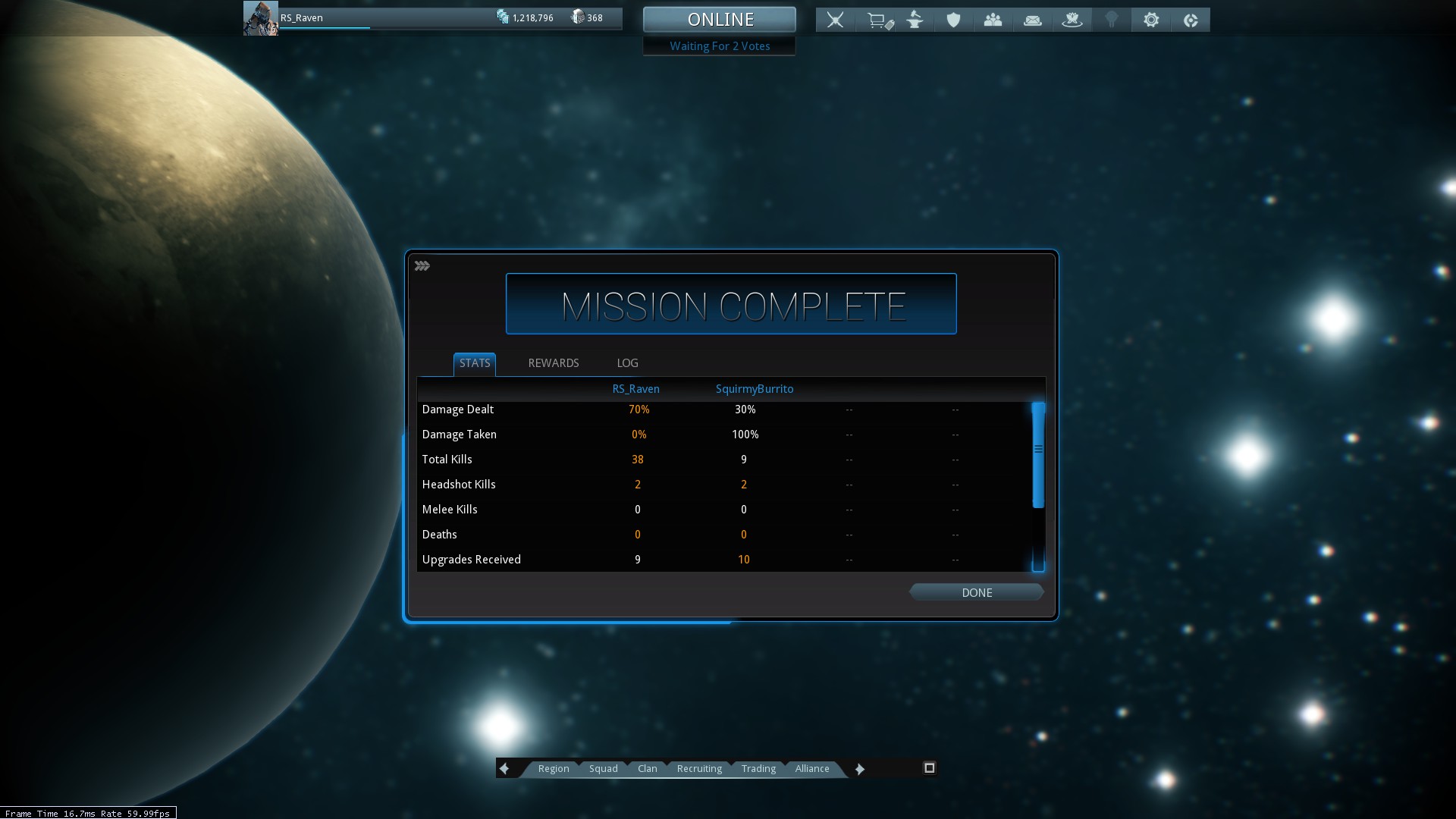The width and height of the screenshot is (1456, 819).
Task: Open the Recruiting chat tab
Action: [x=698, y=768]
